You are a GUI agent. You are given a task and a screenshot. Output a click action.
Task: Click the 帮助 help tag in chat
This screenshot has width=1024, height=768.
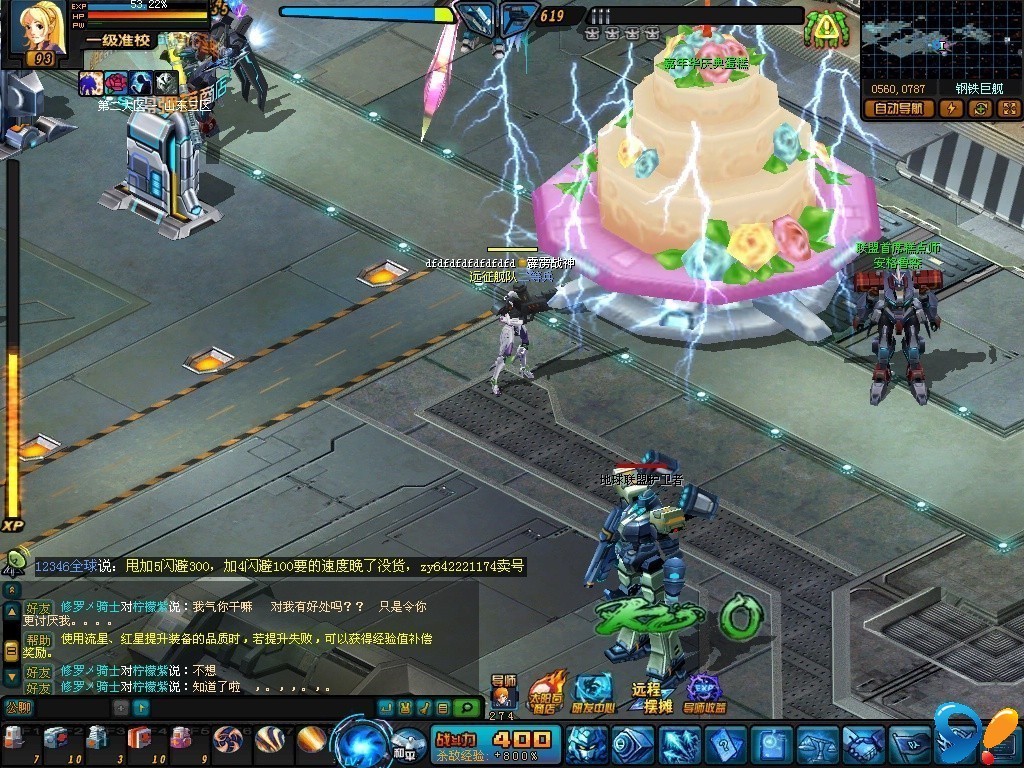[x=38, y=640]
